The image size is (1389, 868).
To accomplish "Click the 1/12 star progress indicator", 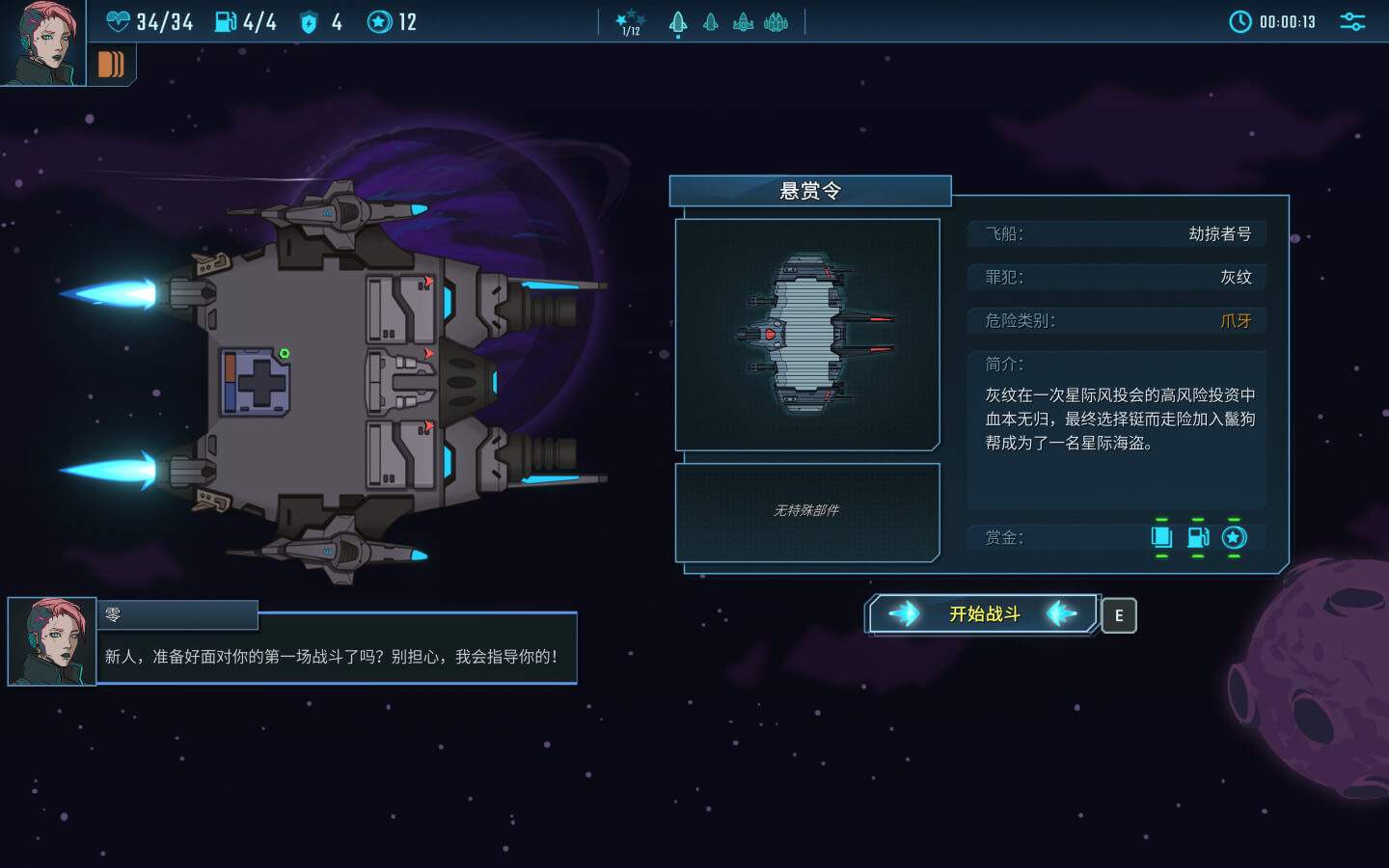I will (x=630, y=21).
